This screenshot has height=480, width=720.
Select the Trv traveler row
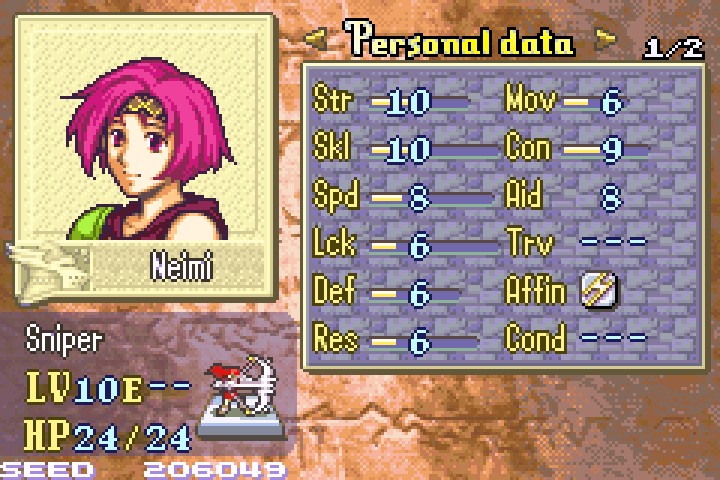[575, 244]
